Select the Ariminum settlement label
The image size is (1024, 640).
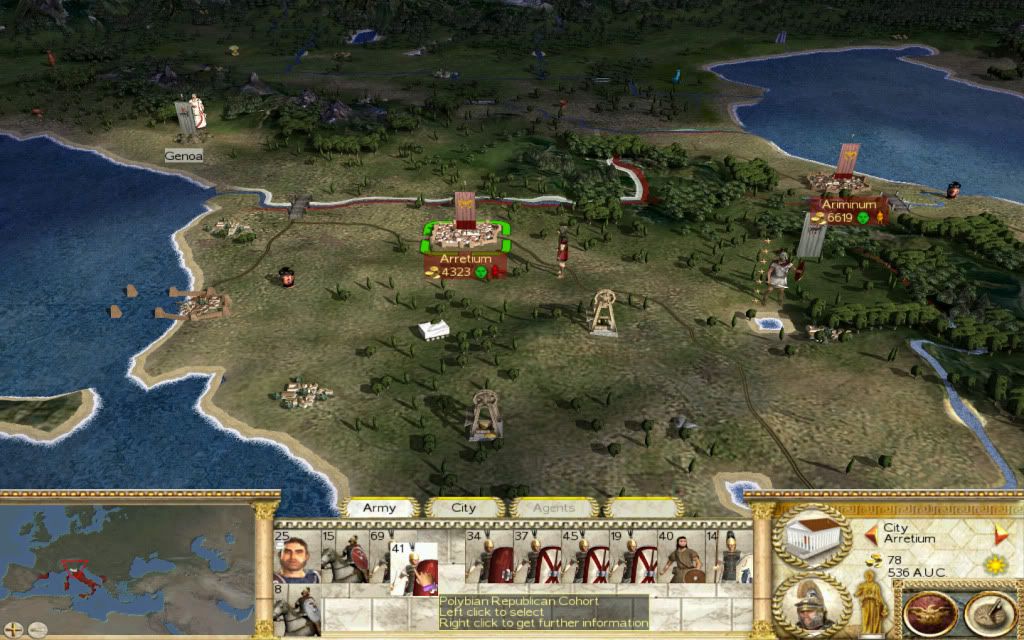[848, 204]
